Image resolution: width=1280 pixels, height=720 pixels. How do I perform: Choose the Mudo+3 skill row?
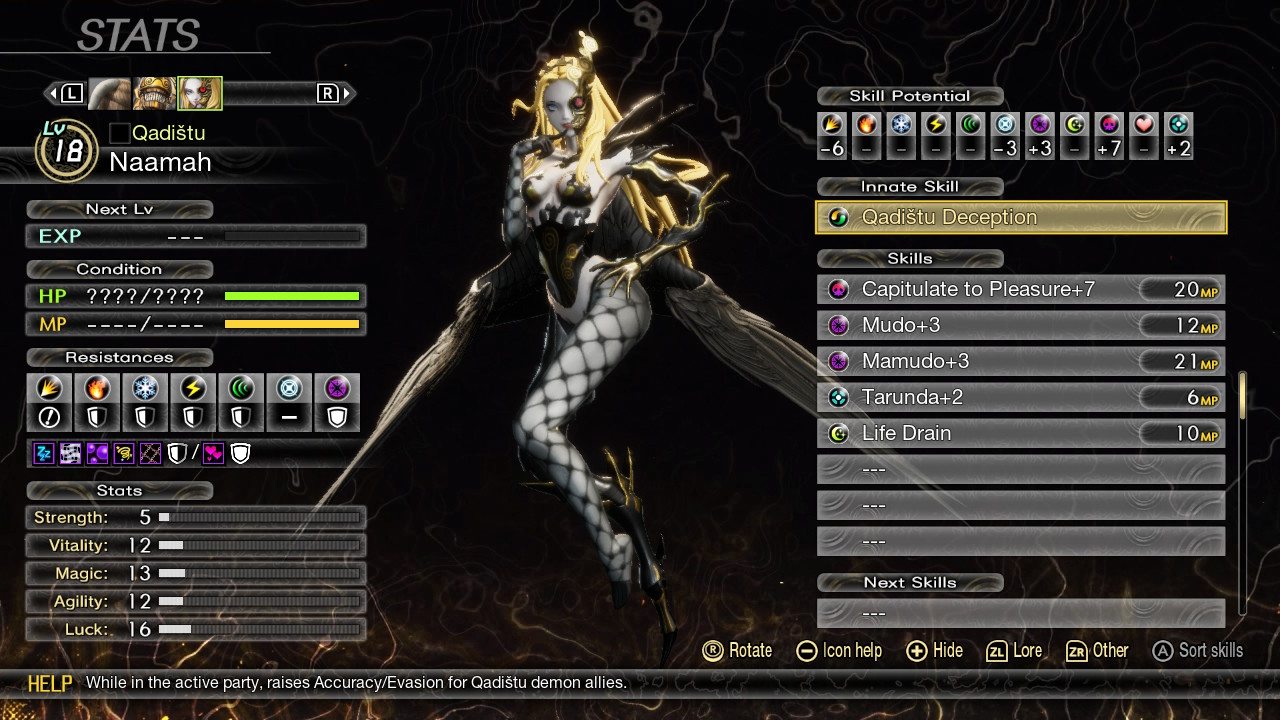(1020, 326)
